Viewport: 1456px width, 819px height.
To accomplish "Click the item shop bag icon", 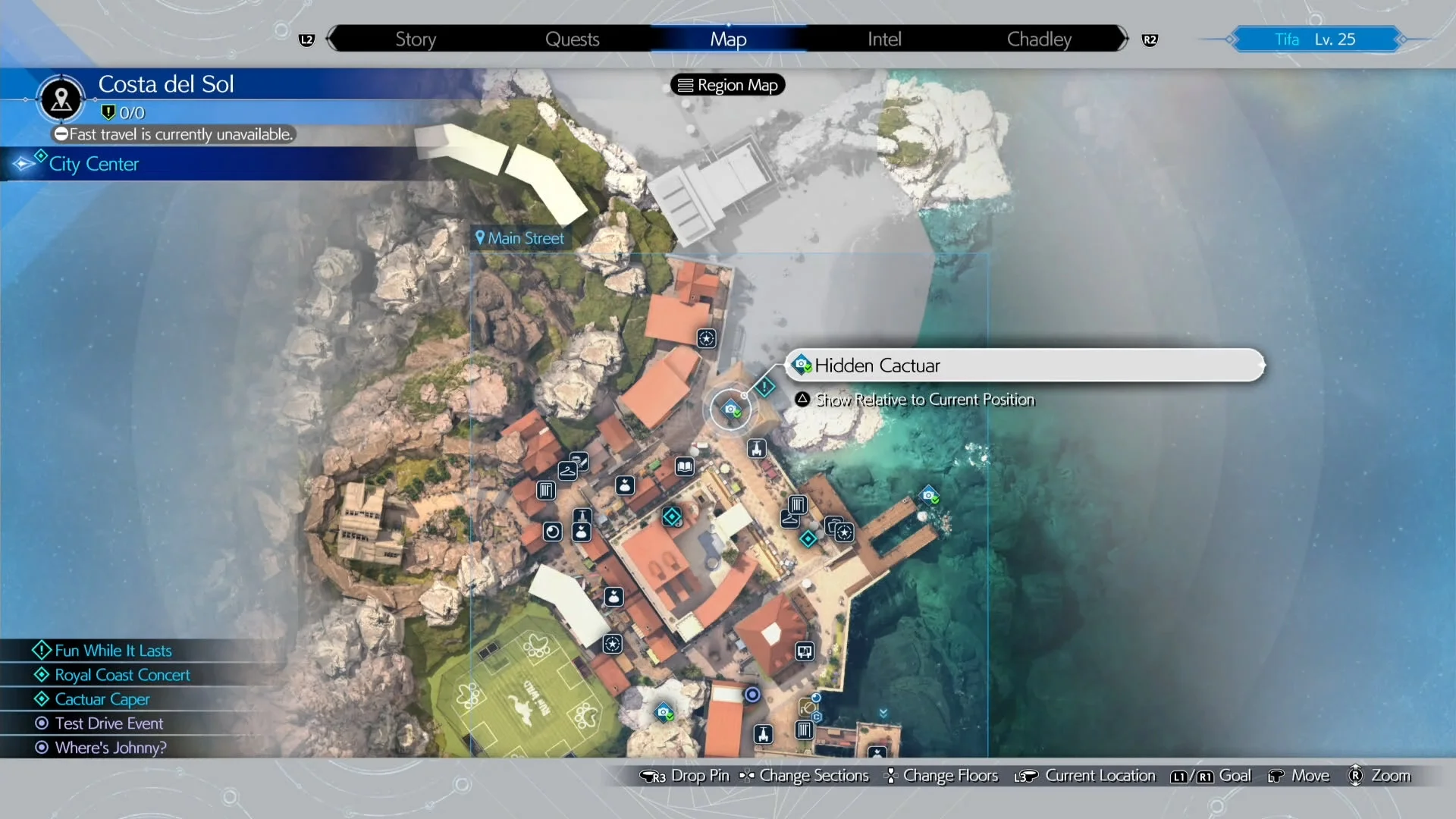I will click(x=625, y=485).
